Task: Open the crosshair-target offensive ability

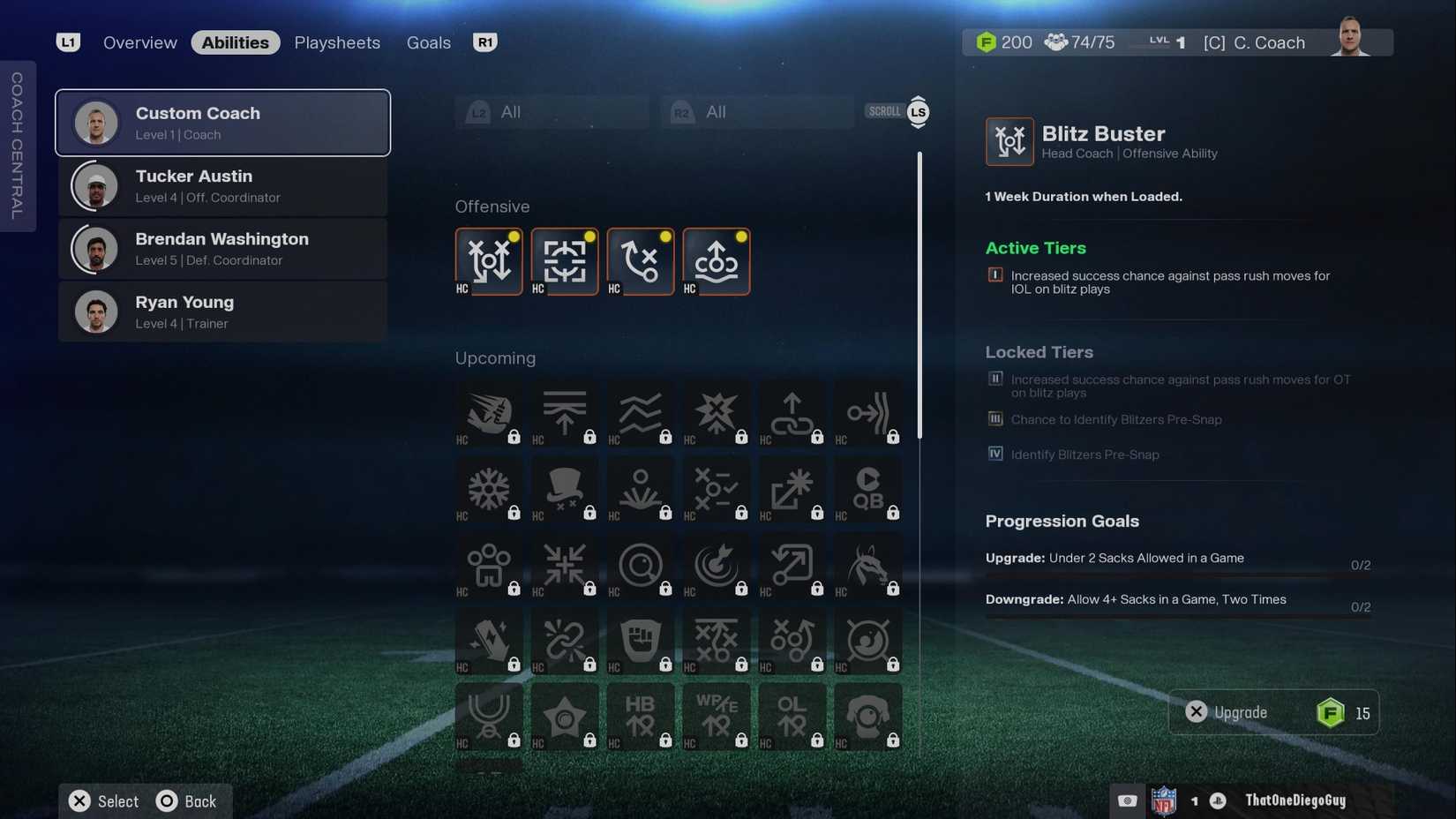Action: point(565,261)
